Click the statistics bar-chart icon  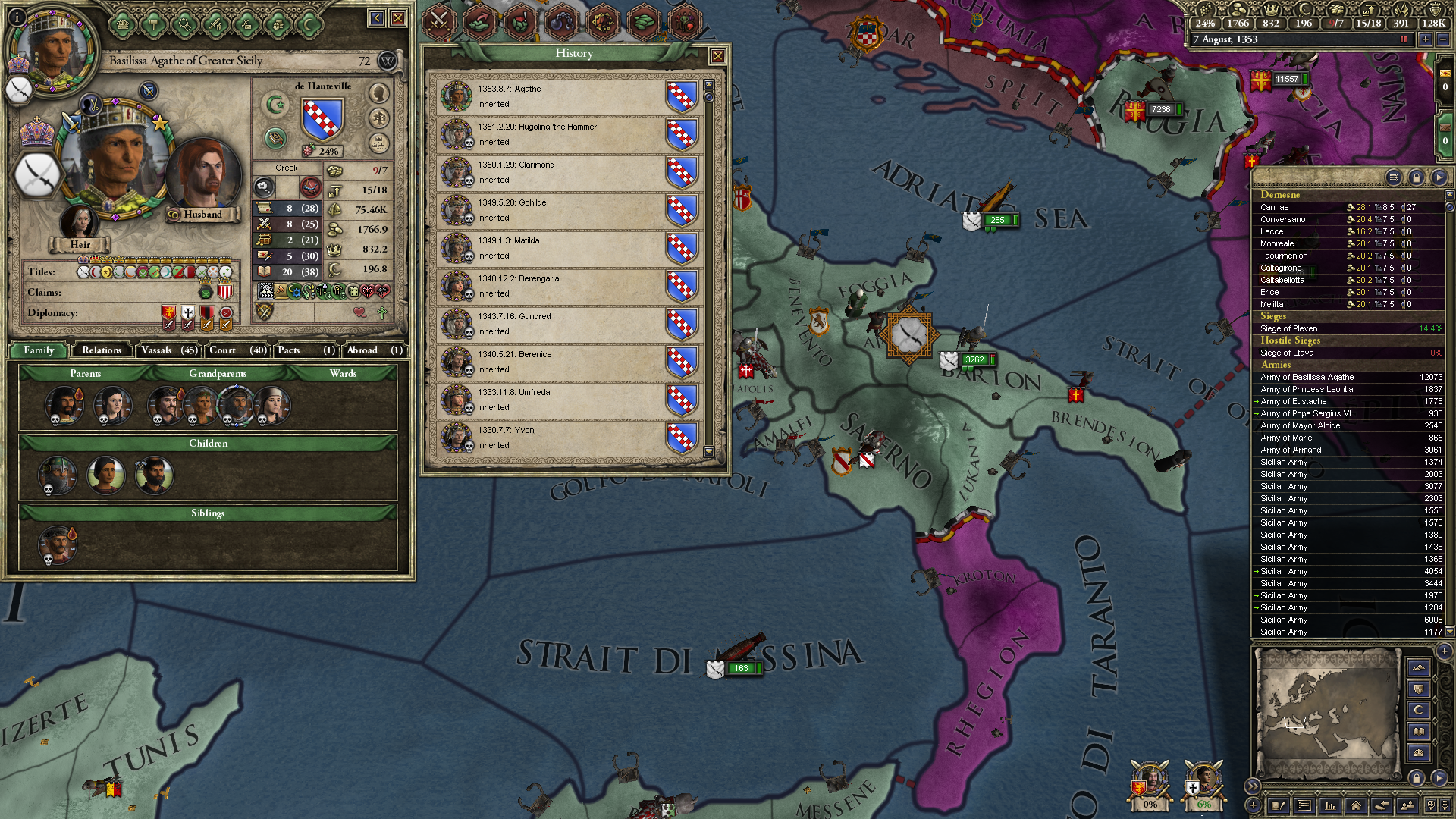click(x=1329, y=805)
